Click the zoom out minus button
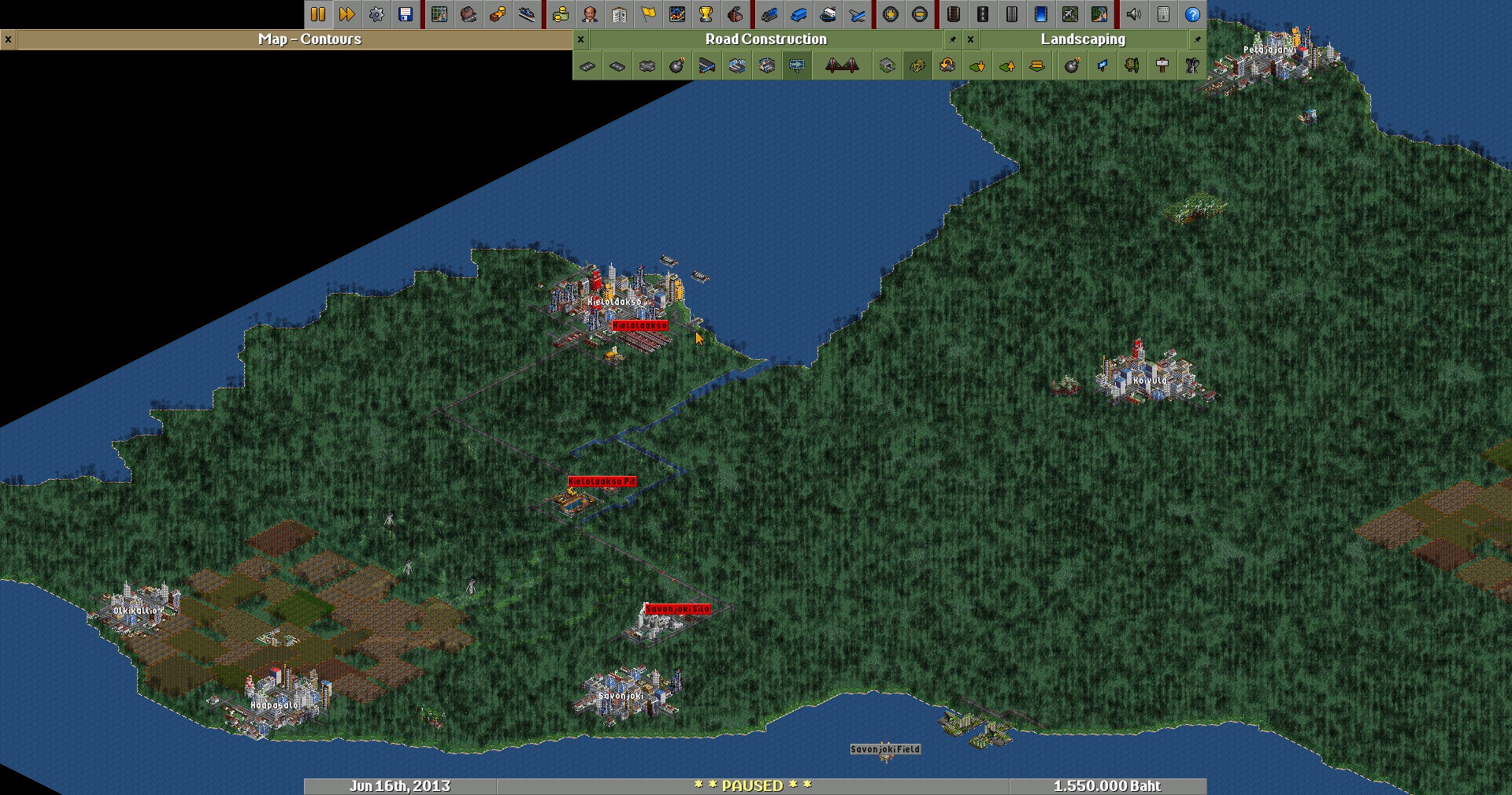1512x795 pixels. [920, 14]
